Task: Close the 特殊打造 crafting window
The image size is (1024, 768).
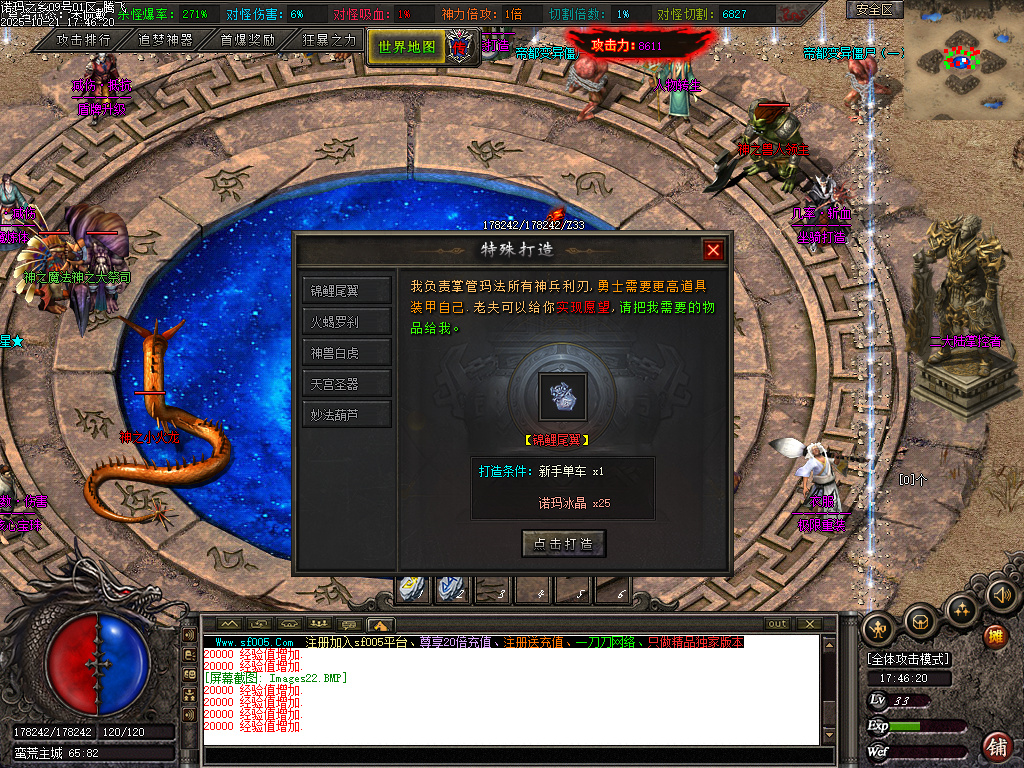Action: pyautogui.click(x=713, y=250)
